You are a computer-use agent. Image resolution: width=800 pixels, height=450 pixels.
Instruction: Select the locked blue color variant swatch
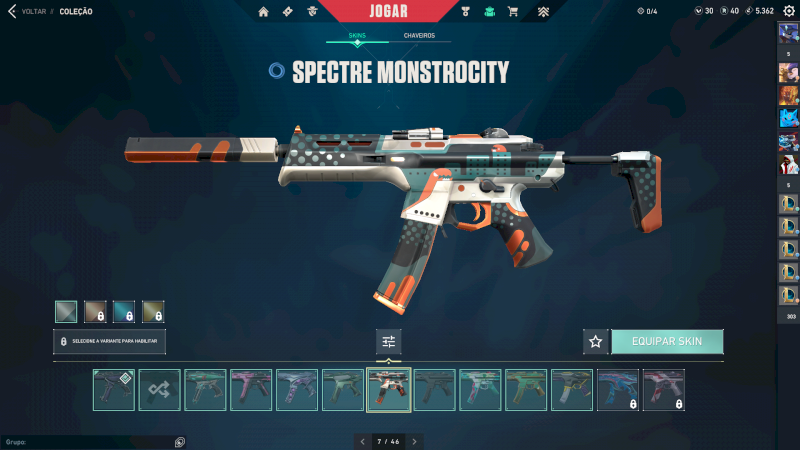pyautogui.click(x=124, y=311)
